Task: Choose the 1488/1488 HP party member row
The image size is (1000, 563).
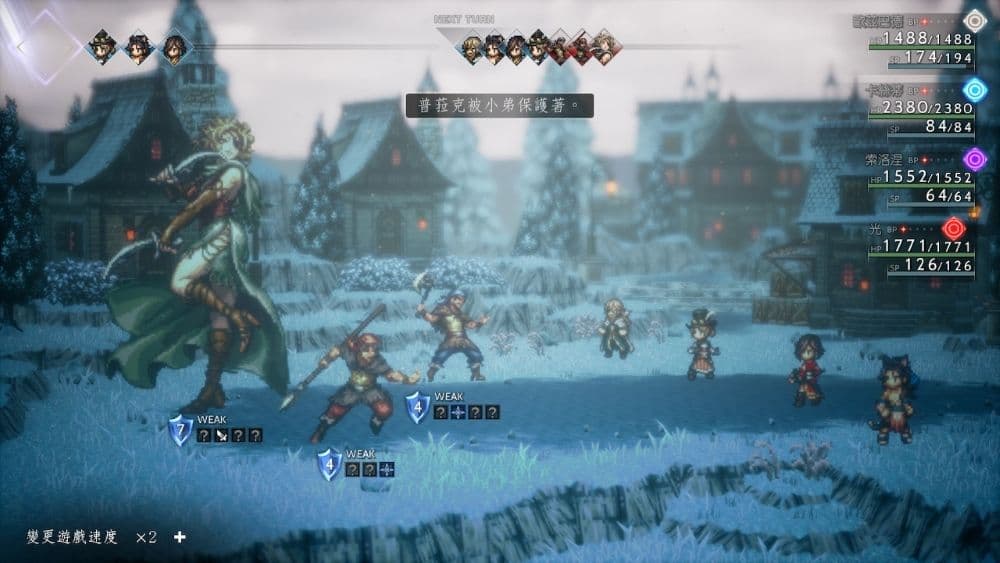Action: click(920, 39)
